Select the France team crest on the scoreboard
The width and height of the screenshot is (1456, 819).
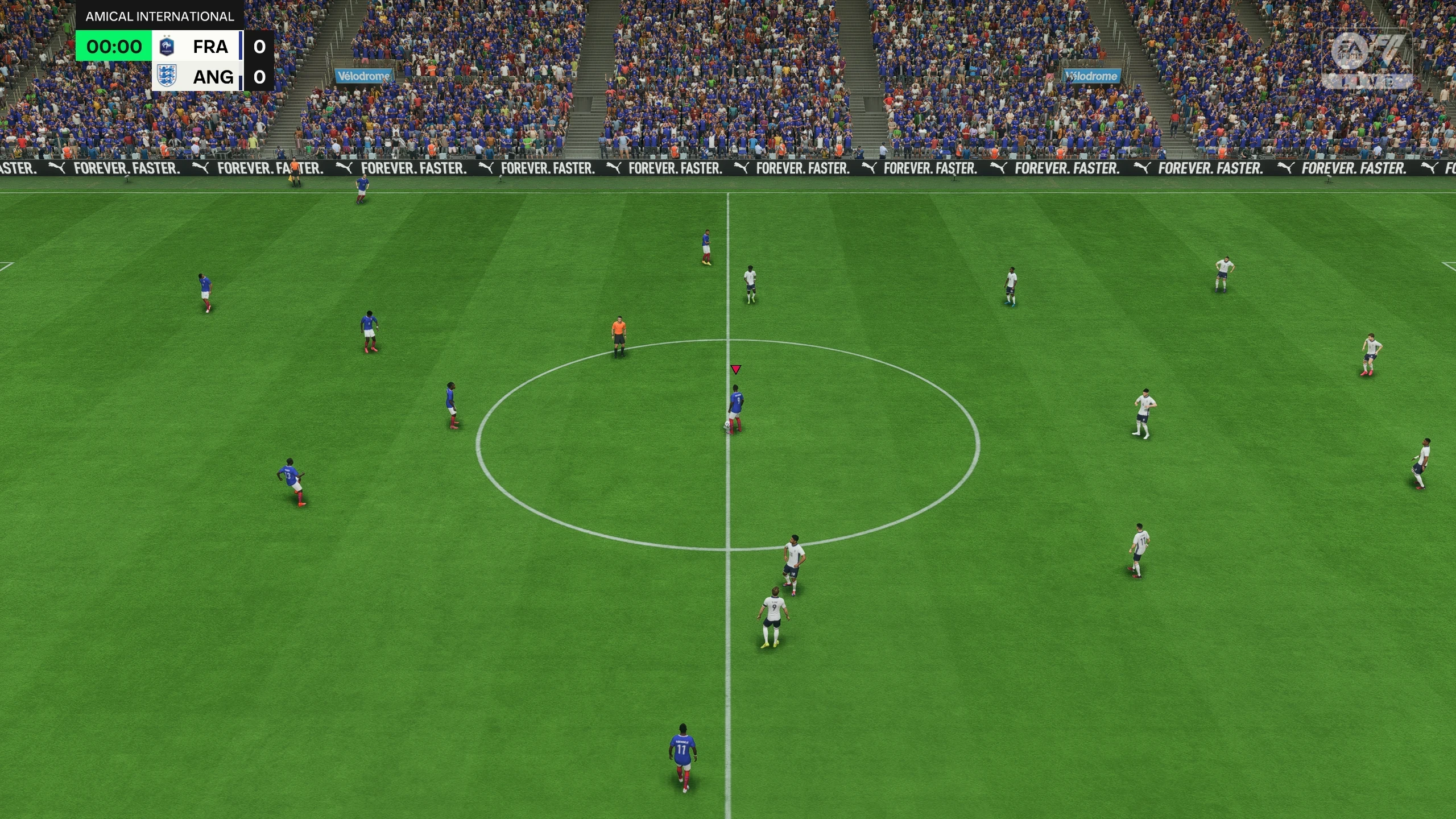click(167, 48)
